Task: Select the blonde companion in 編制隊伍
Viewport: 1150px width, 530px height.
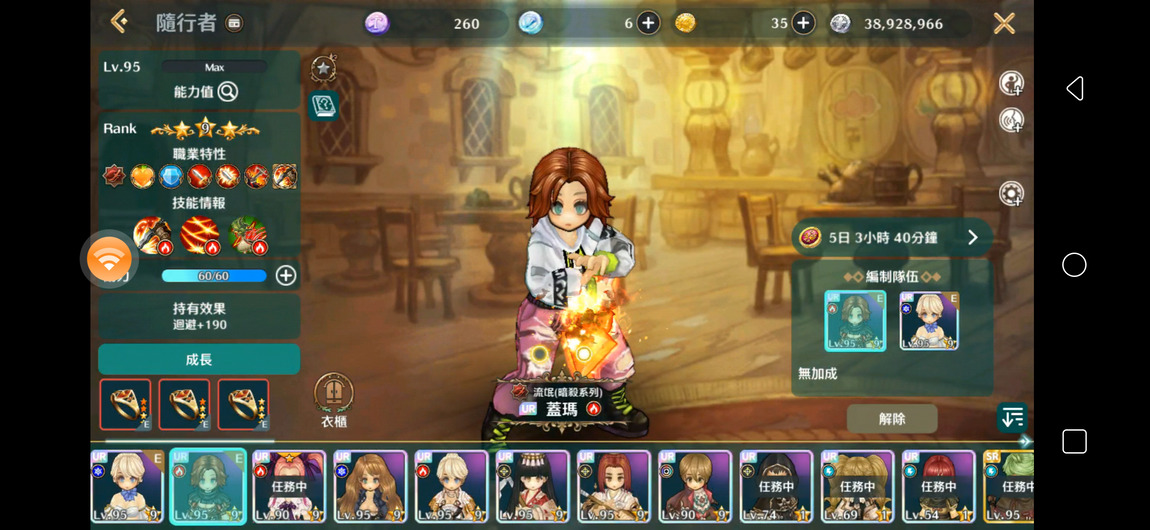Action: (929, 321)
